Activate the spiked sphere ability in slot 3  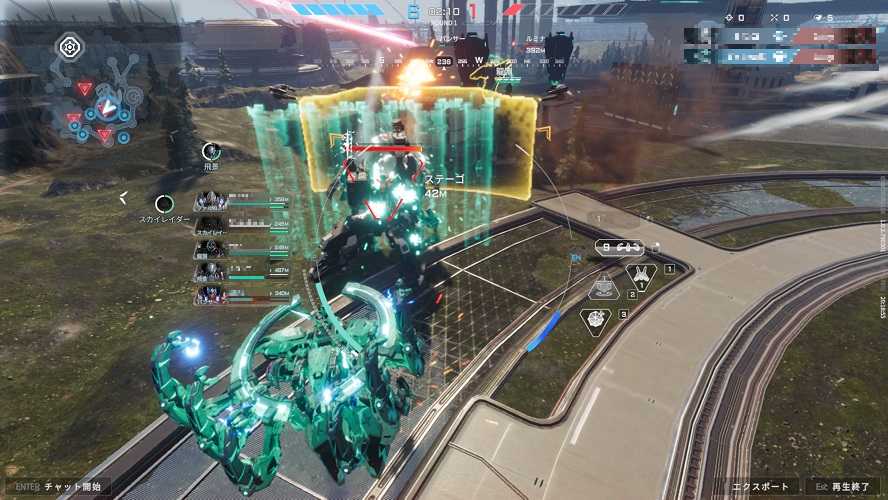pyautogui.click(x=596, y=319)
